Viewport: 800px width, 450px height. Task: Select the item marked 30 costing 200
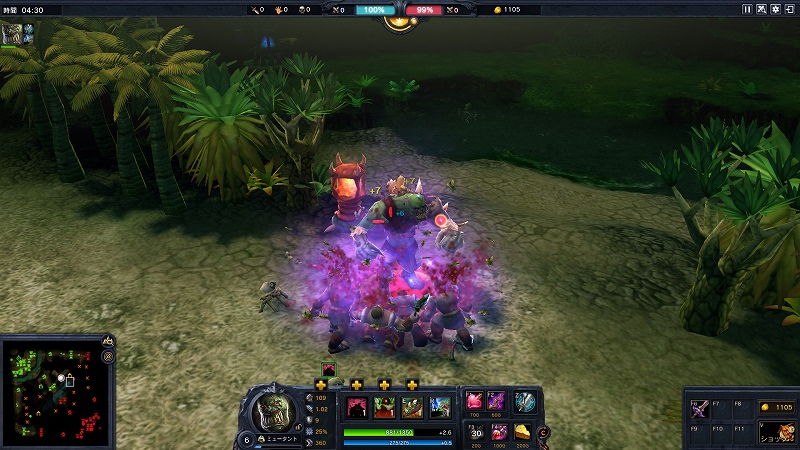pos(476,431)
